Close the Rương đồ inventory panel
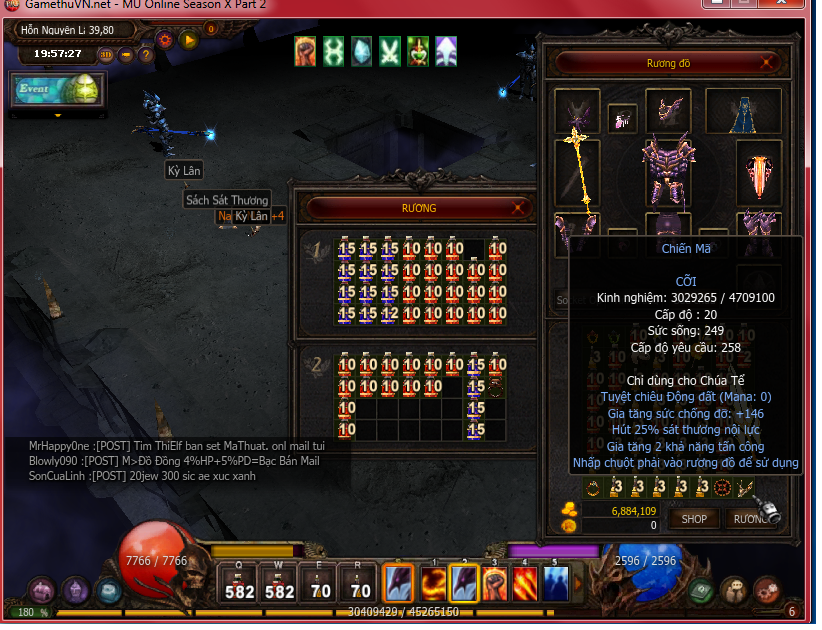 pyautogui.click(x=767, y=63)
